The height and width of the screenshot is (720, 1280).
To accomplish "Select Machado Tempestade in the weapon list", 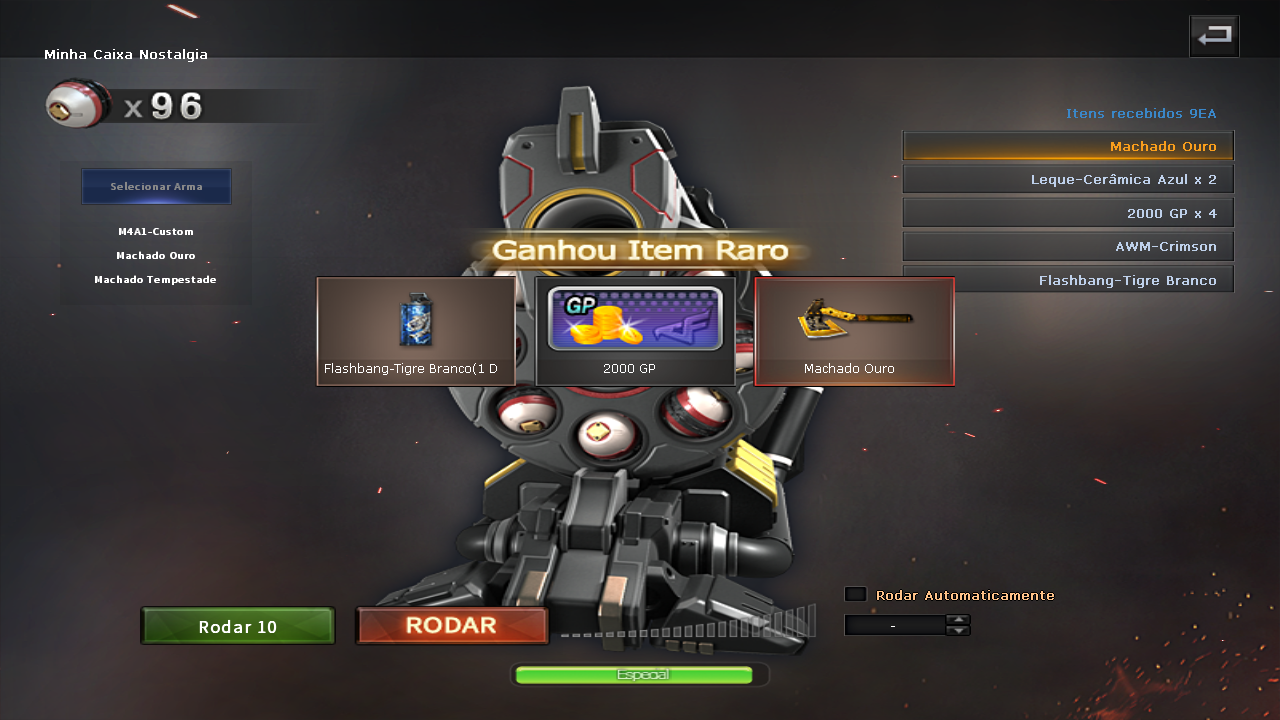I will click(x=156, y=280).
